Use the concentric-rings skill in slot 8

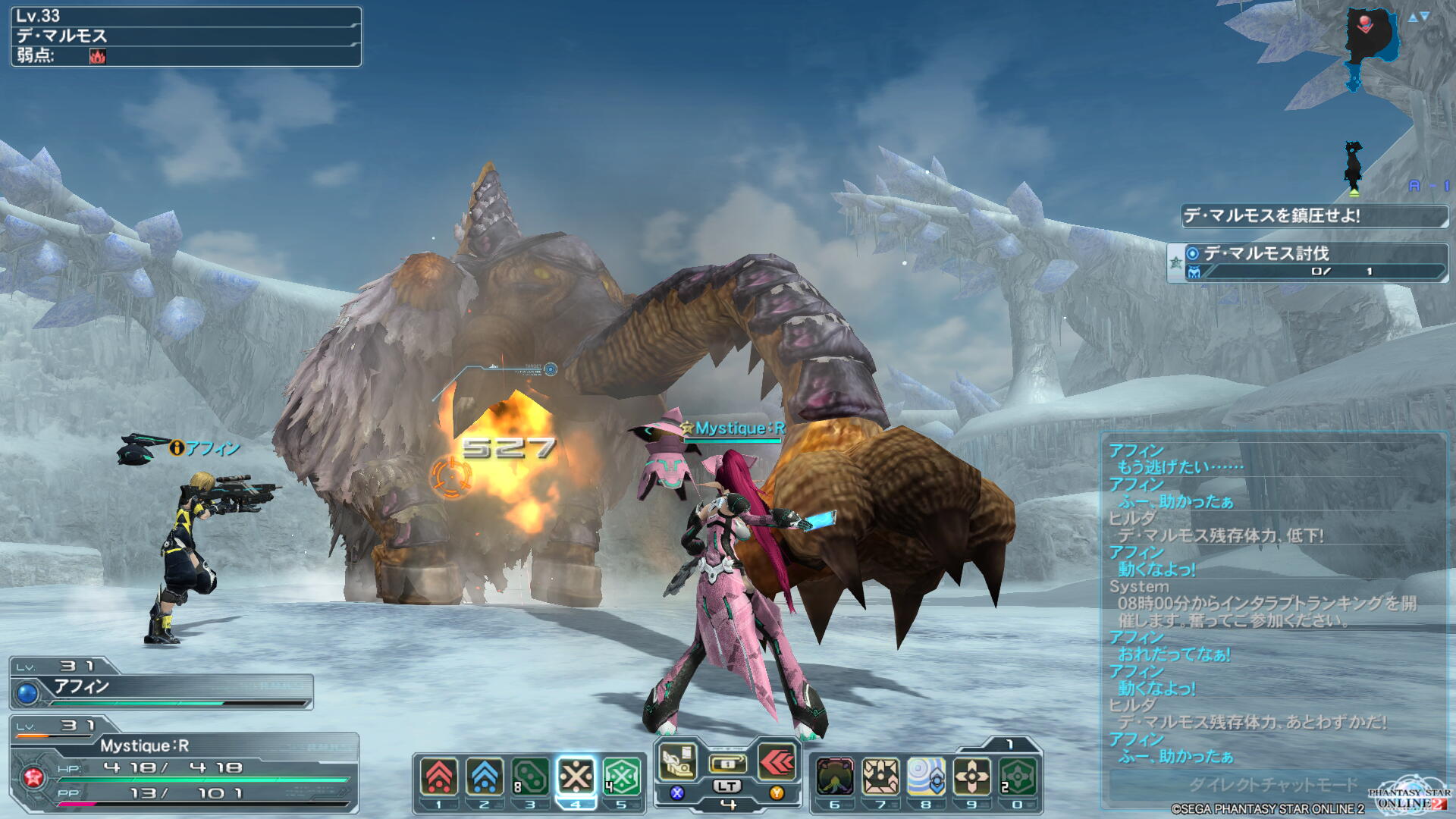coord(926,777)
